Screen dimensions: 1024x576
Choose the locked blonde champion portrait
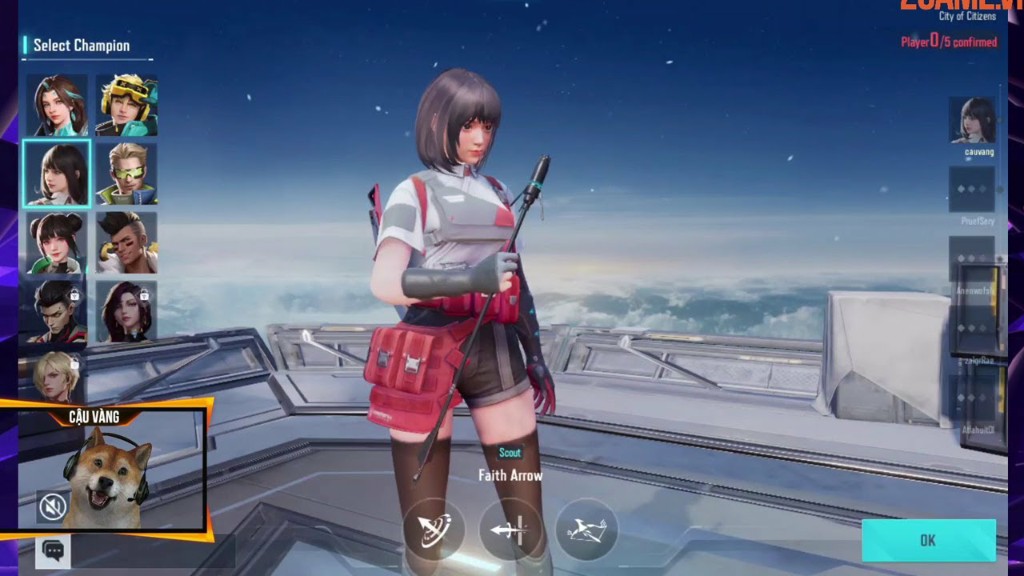click(57, 374)
